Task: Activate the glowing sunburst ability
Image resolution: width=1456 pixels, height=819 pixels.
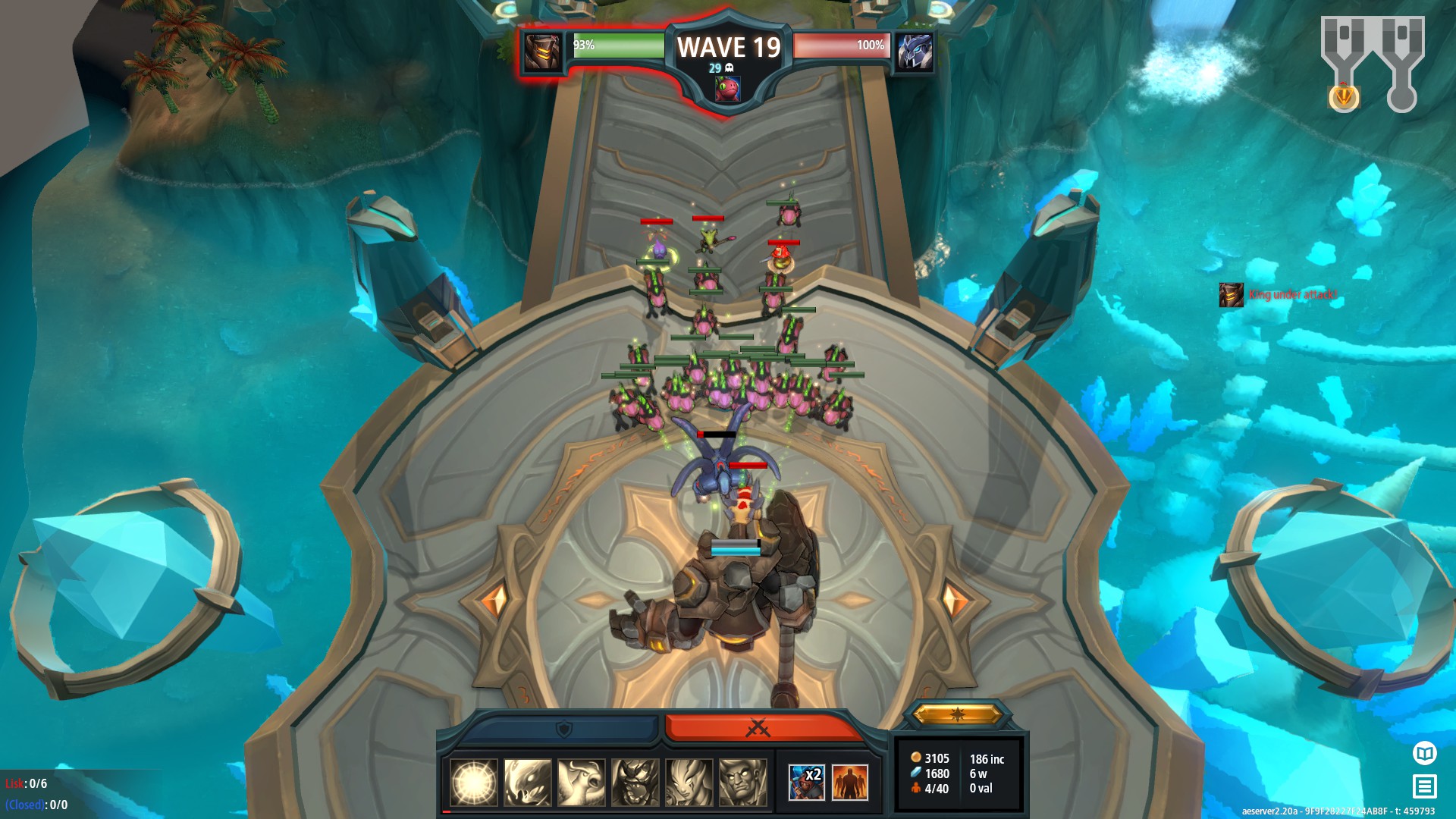Action: (x=474, y=782)
